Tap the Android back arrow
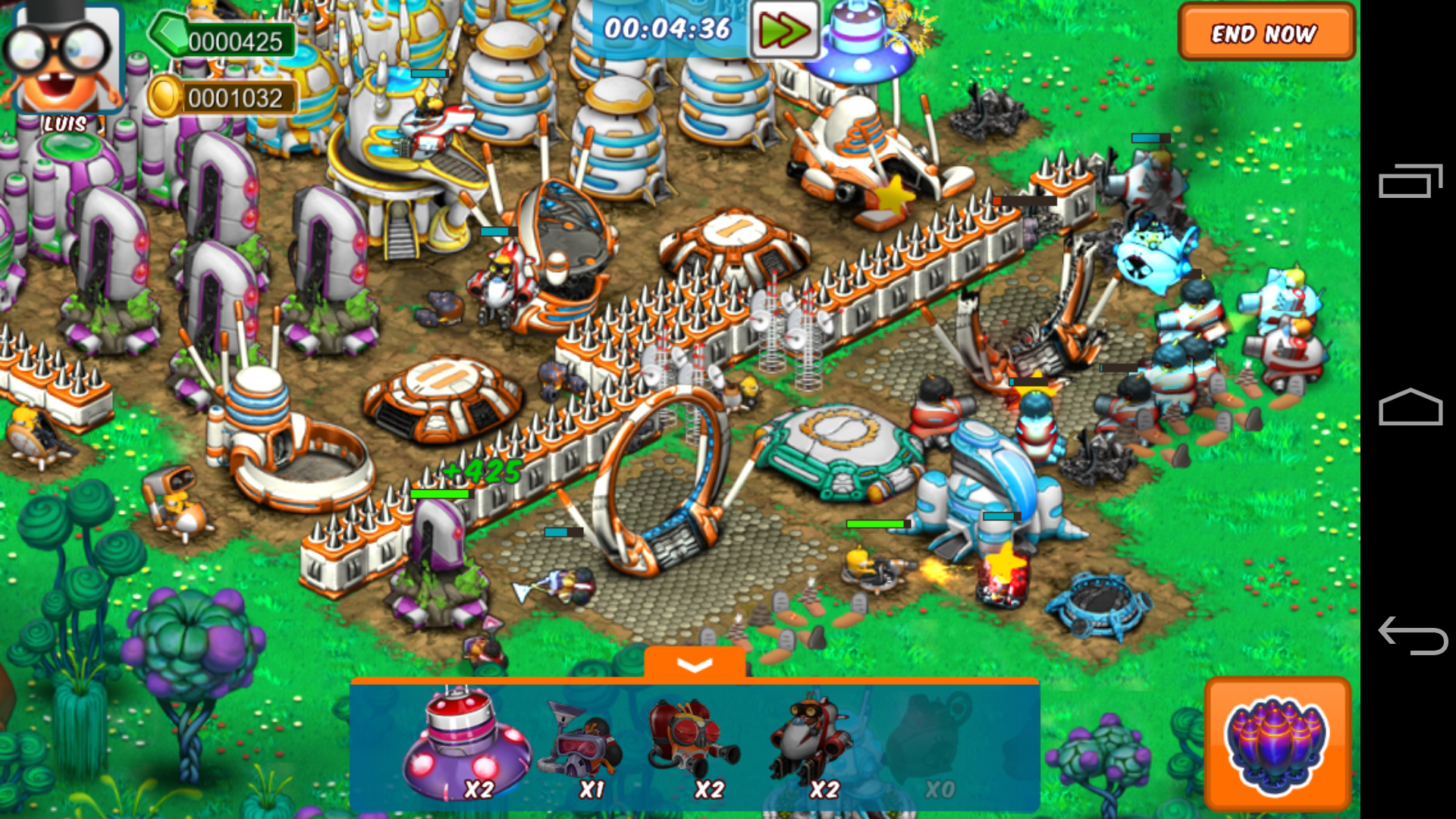The width and height of the screenshot is (1456, 819). point(1412,635)
